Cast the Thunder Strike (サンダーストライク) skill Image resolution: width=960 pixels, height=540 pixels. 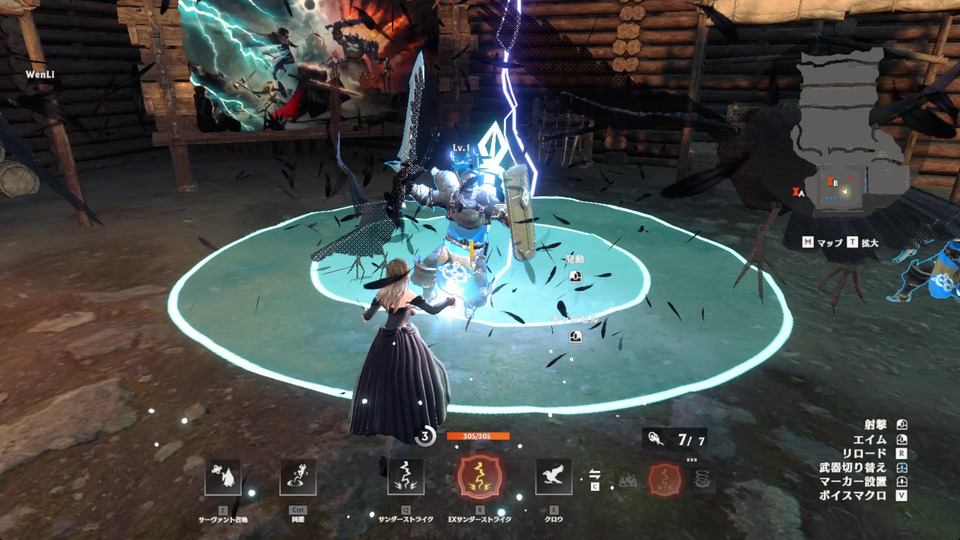point(406,478)
